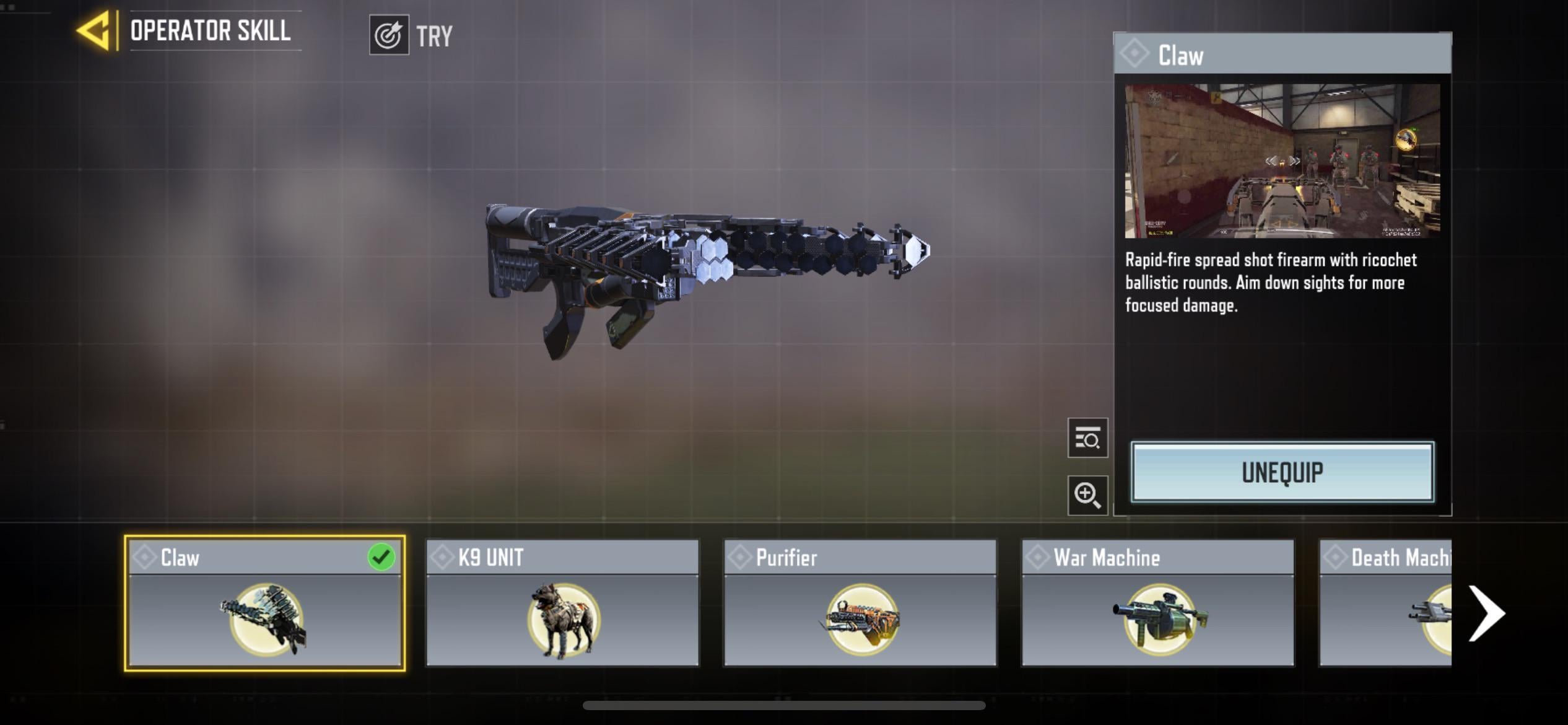Choose the K9 UNIT skill card
The width and height of the screenshot is (1568, 725).
(562, 603)
